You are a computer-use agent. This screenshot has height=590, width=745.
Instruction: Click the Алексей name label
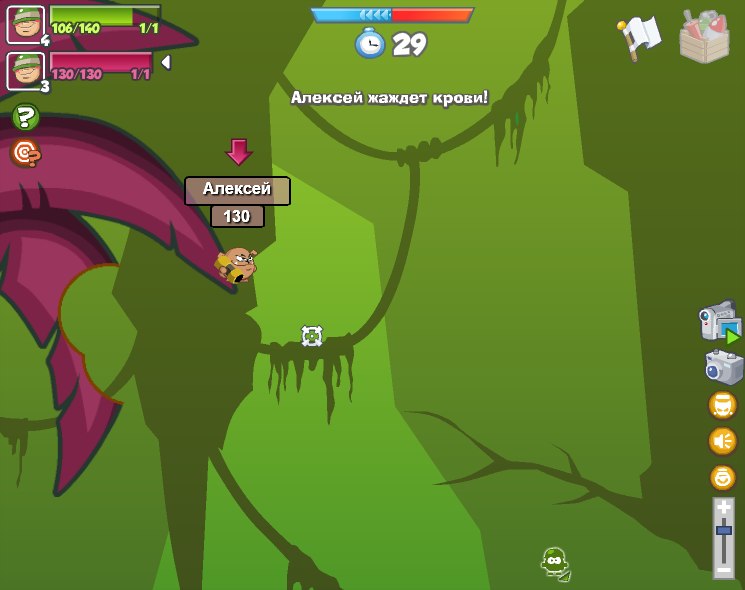click(237, 190)
